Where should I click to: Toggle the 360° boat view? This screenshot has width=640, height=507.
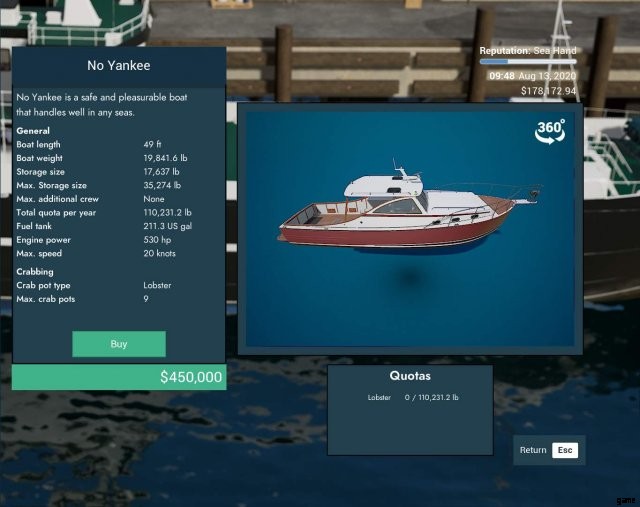tap(550, 132)
